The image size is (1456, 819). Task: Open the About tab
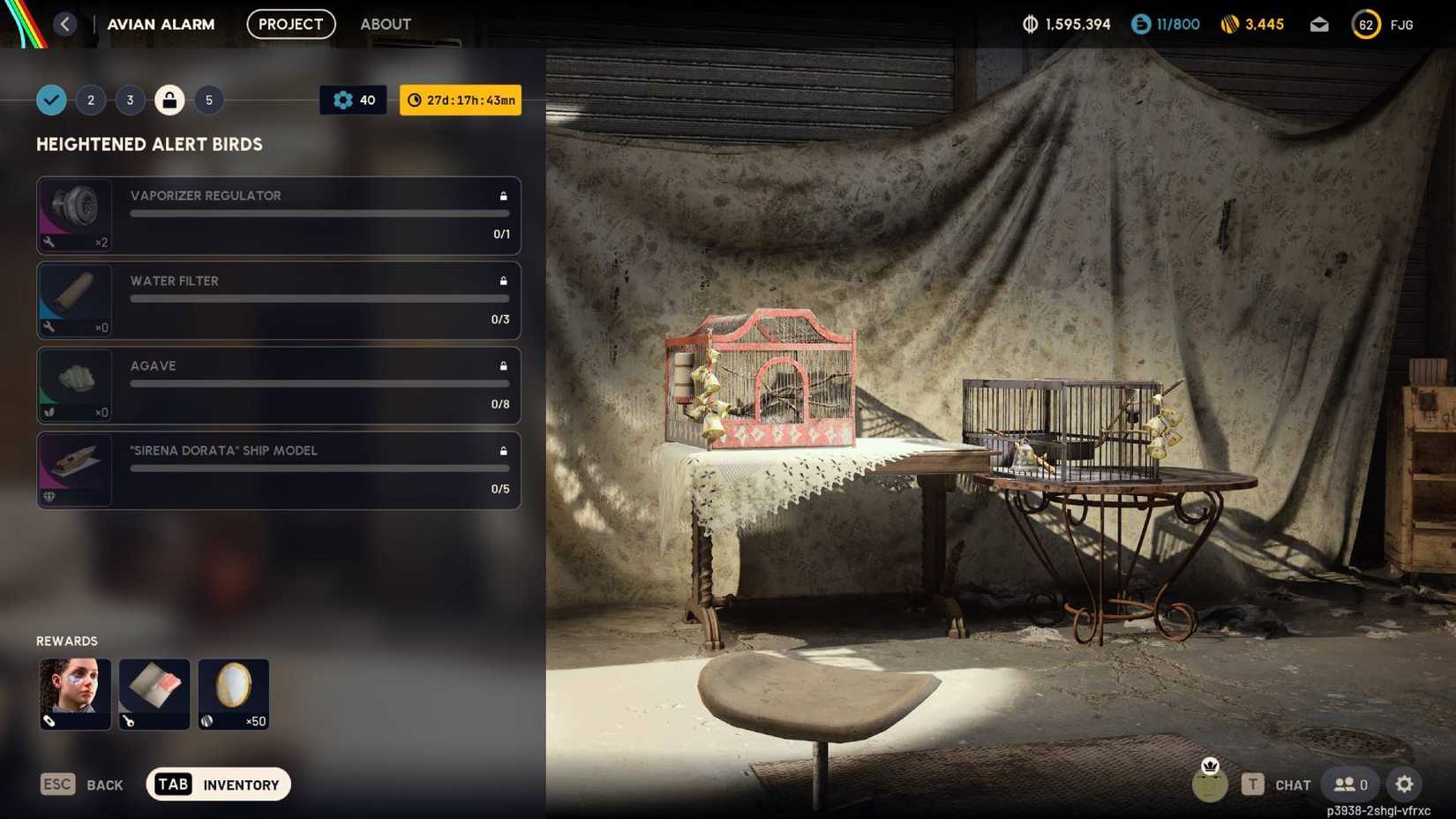[385, 24]
